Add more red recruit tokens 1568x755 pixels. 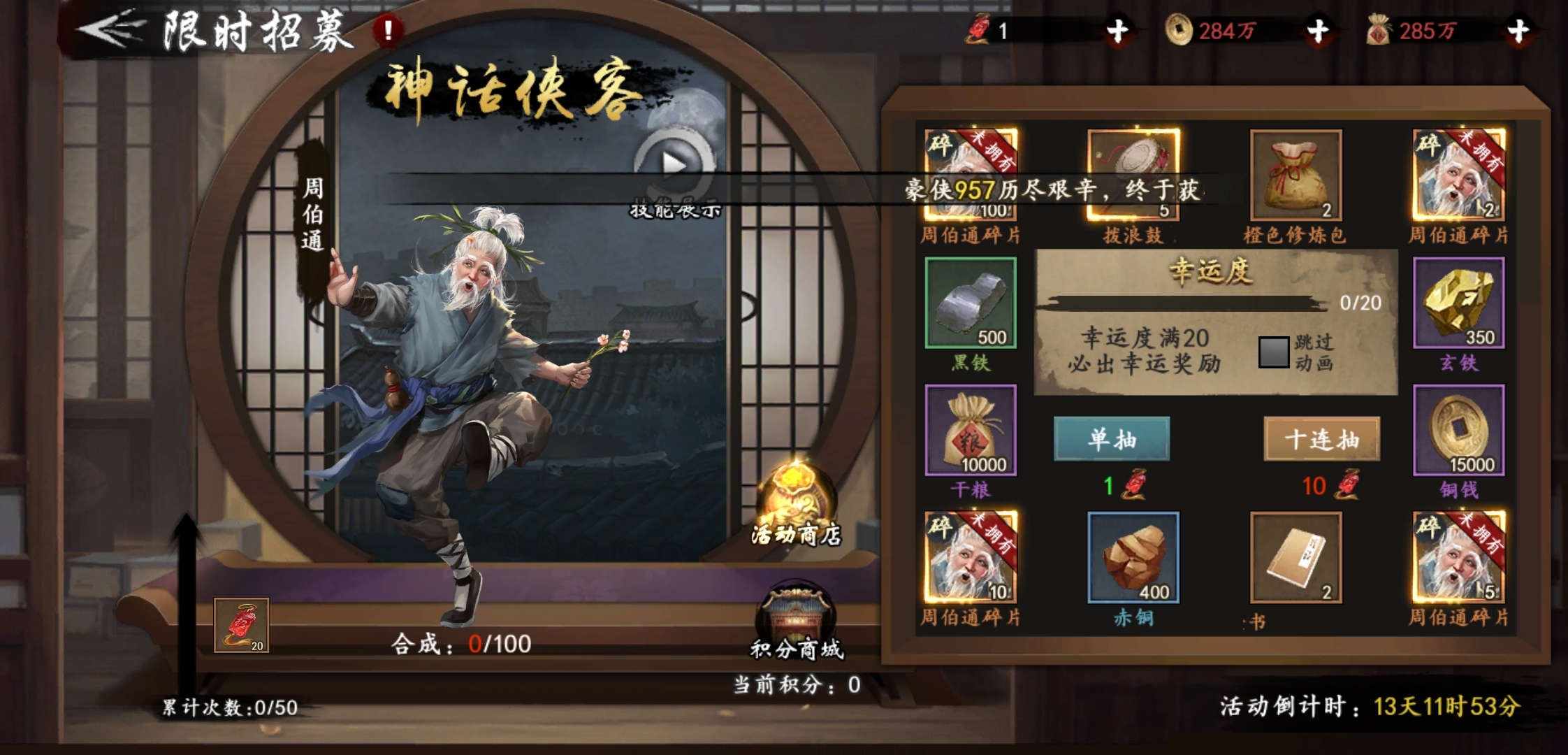click(x=1117, y=31)
